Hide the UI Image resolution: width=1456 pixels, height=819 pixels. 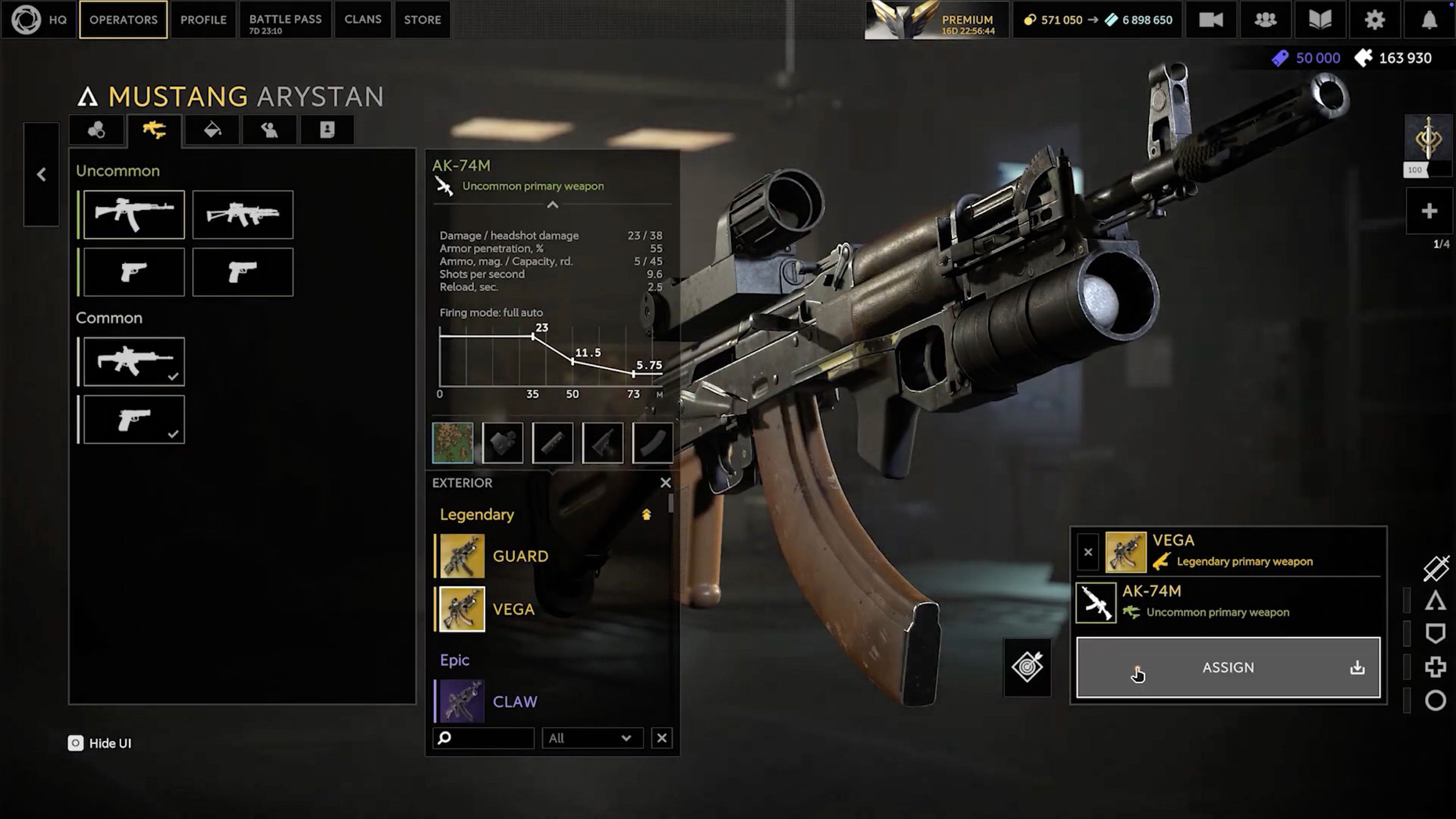click(x=100, y=743)
